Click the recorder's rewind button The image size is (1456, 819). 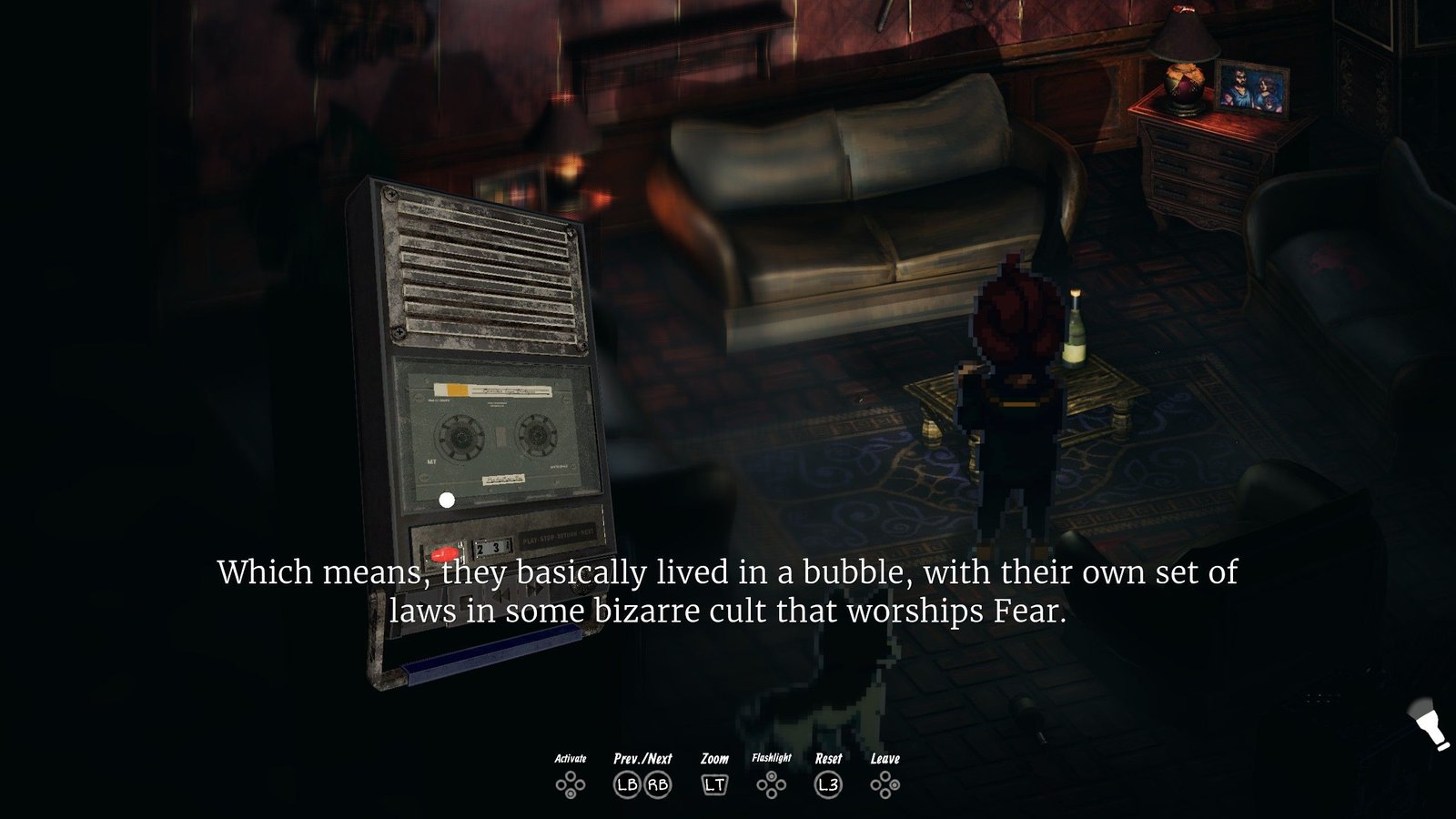click(x=501, y=594)
